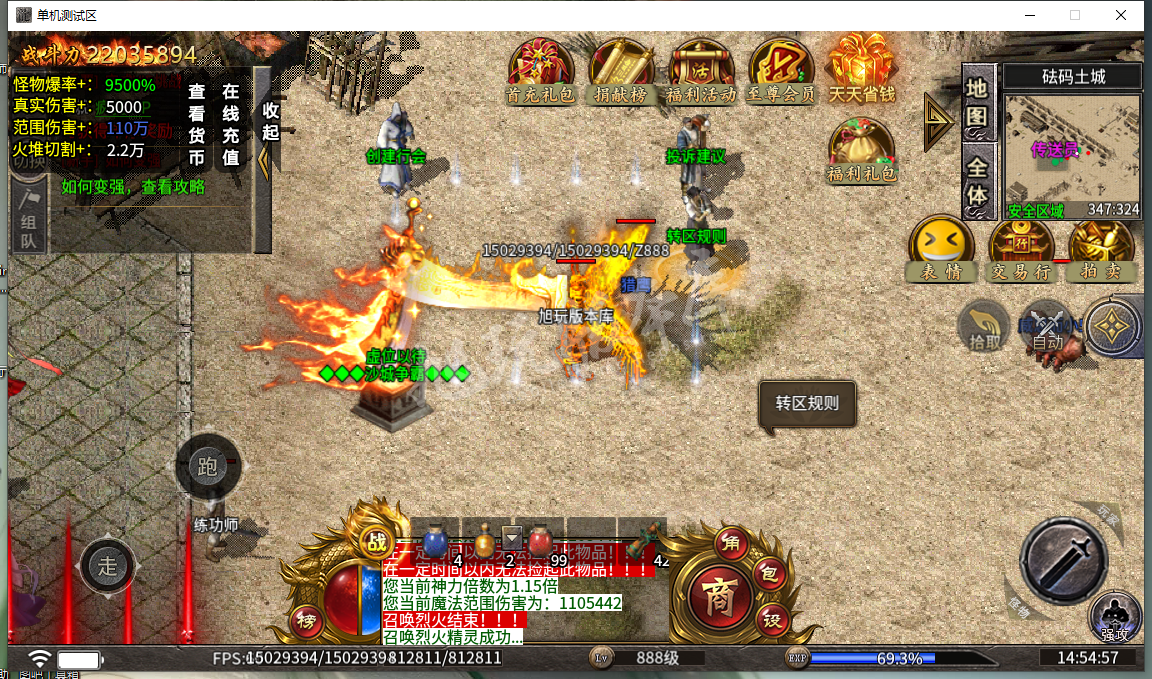Close the game window
Image resolution: width=1152 pixels, height=679 pixels.
(1121, 15)
